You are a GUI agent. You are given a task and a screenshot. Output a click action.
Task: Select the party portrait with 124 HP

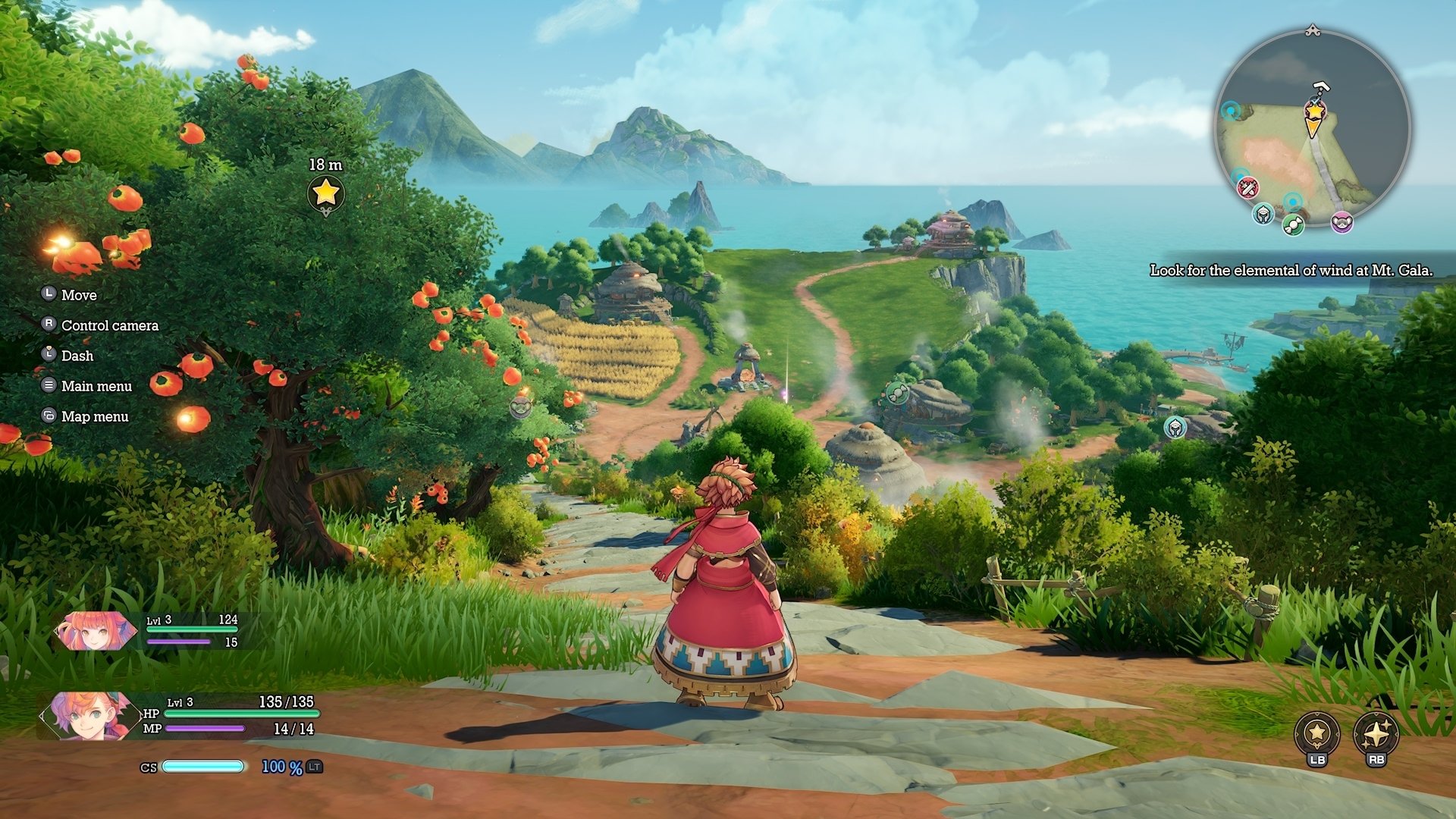(x=94, y=631)
